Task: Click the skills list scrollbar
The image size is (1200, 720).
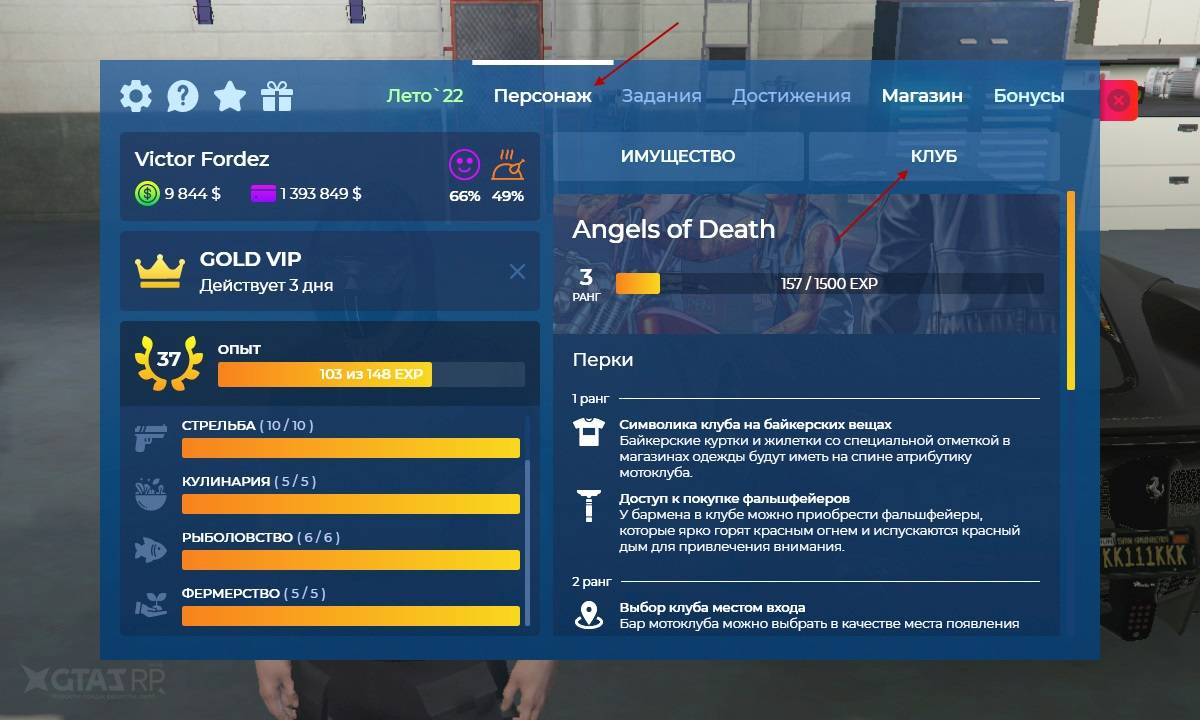Action: click(x=528, y=540)
